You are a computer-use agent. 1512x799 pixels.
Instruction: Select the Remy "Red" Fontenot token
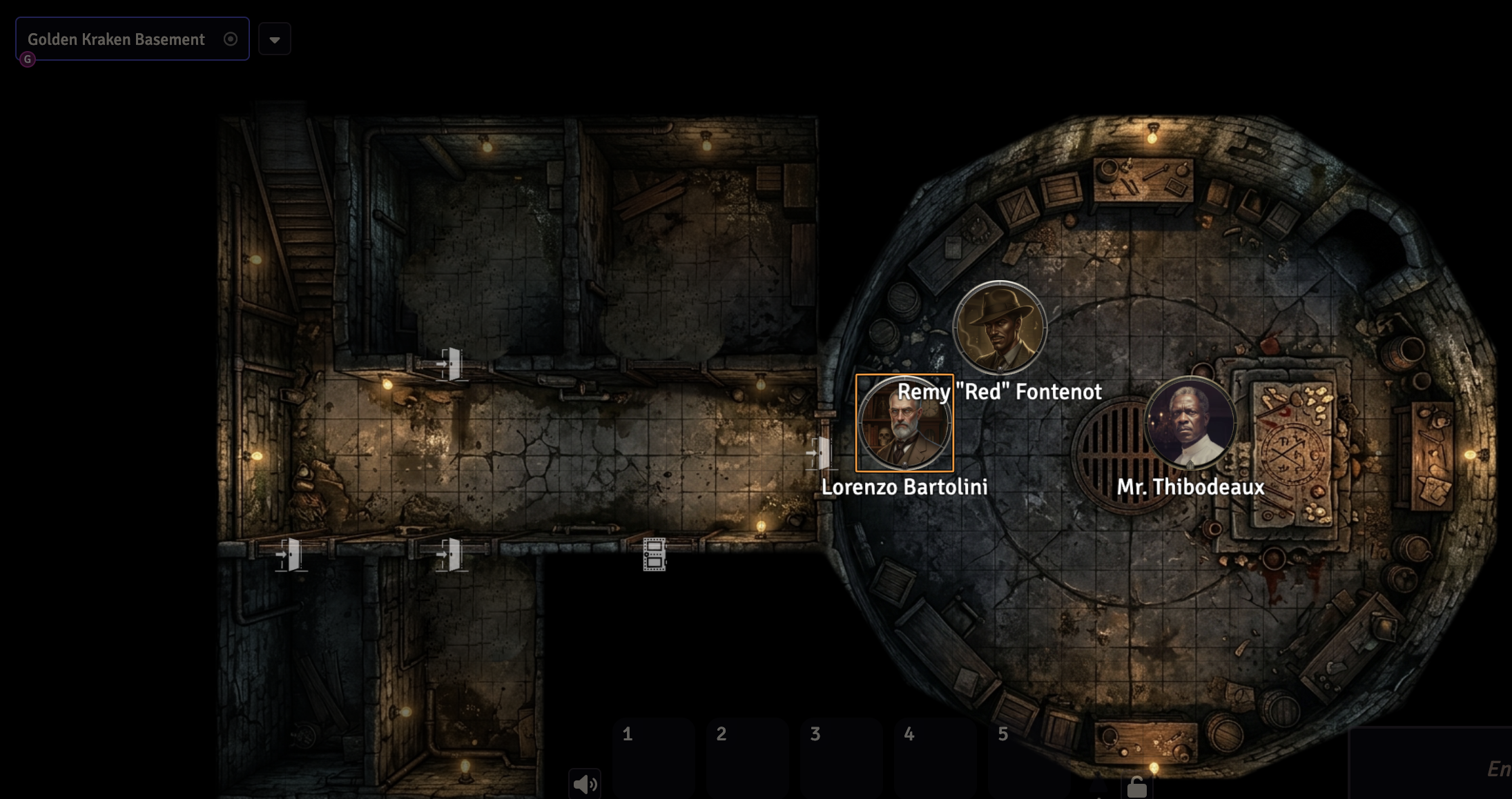[1000, 328]
